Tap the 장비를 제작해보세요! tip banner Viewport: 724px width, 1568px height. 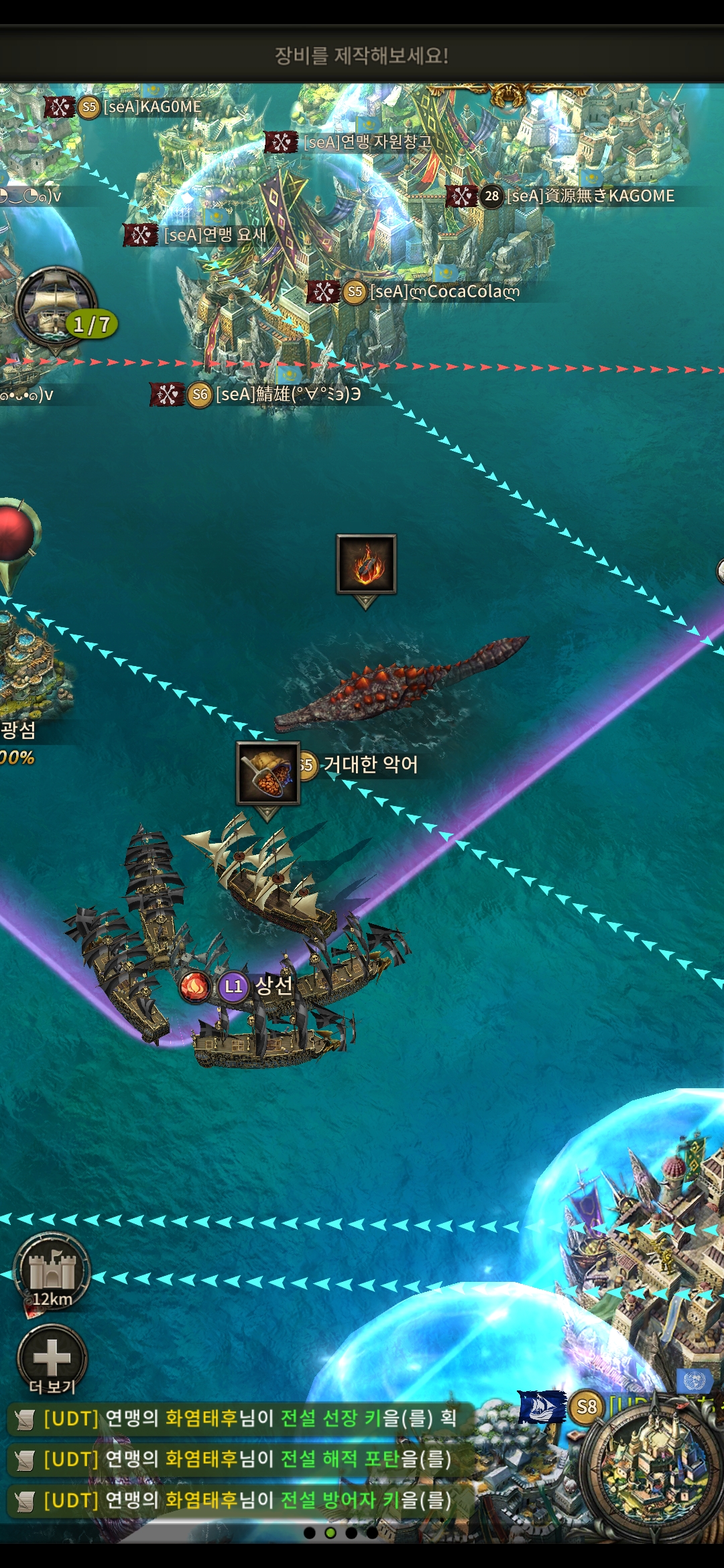pos(362,55)
